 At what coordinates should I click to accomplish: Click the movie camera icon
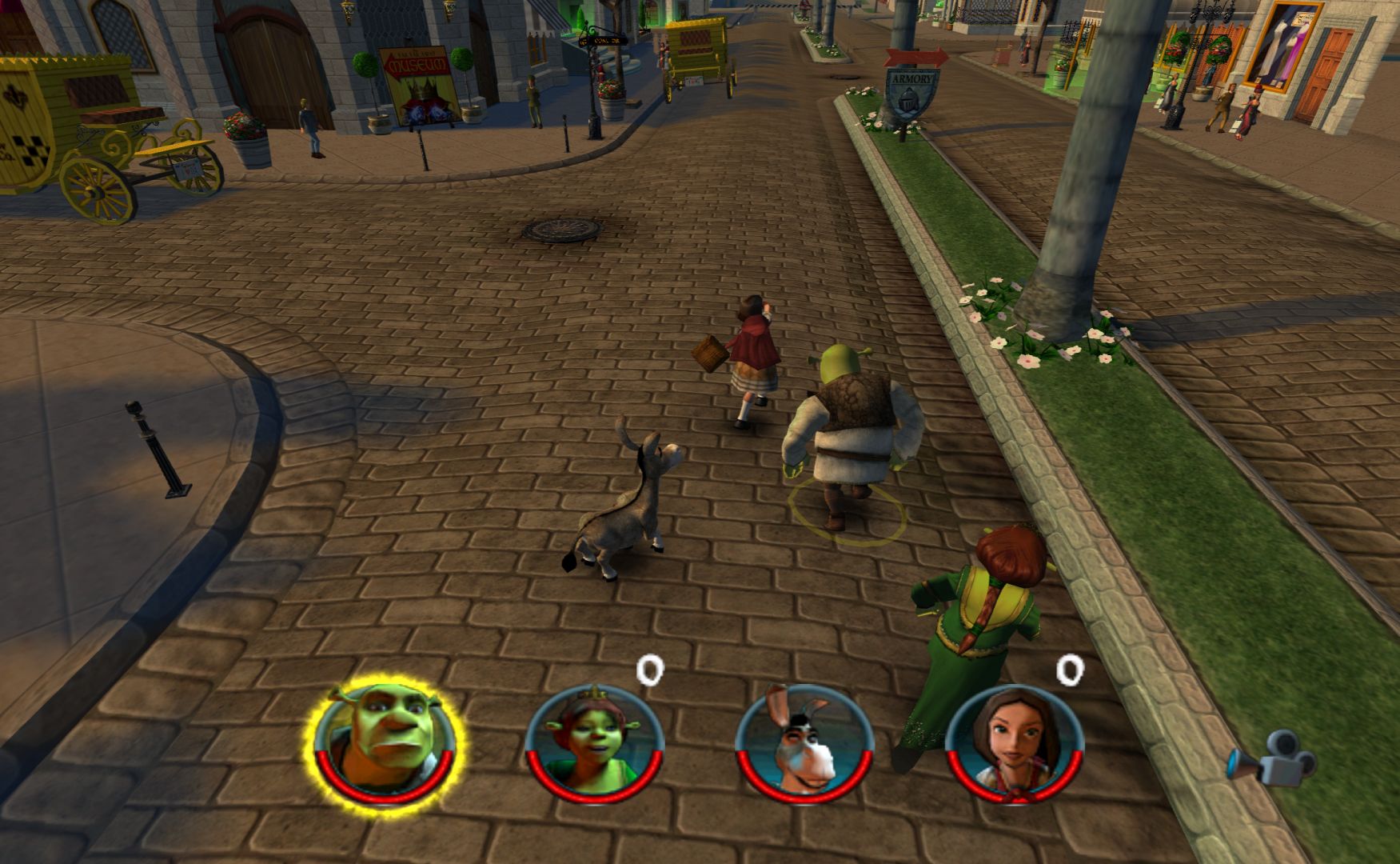[x=1272, y=765]
